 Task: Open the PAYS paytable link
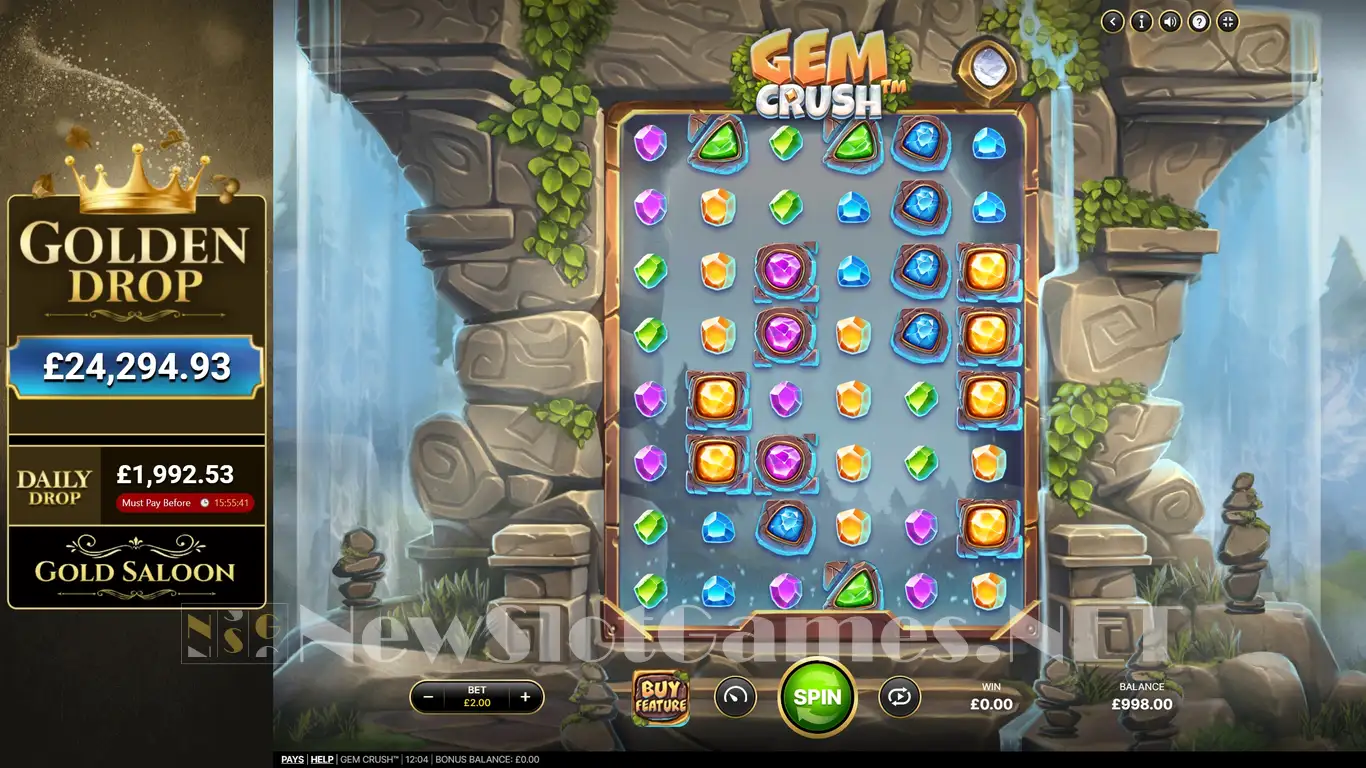click(x=292, y=760)
